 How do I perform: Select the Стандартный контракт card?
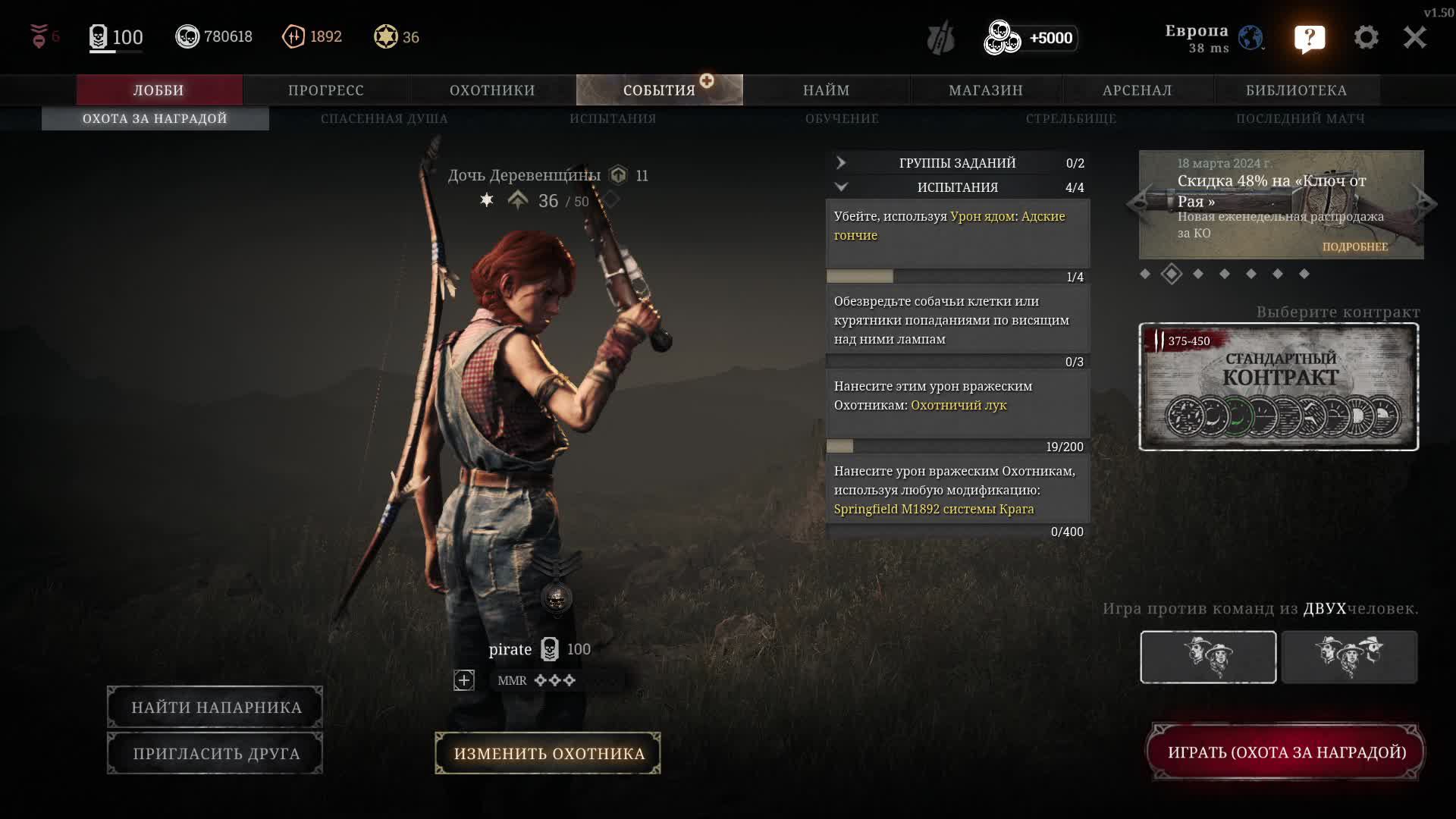(1279, 387)
